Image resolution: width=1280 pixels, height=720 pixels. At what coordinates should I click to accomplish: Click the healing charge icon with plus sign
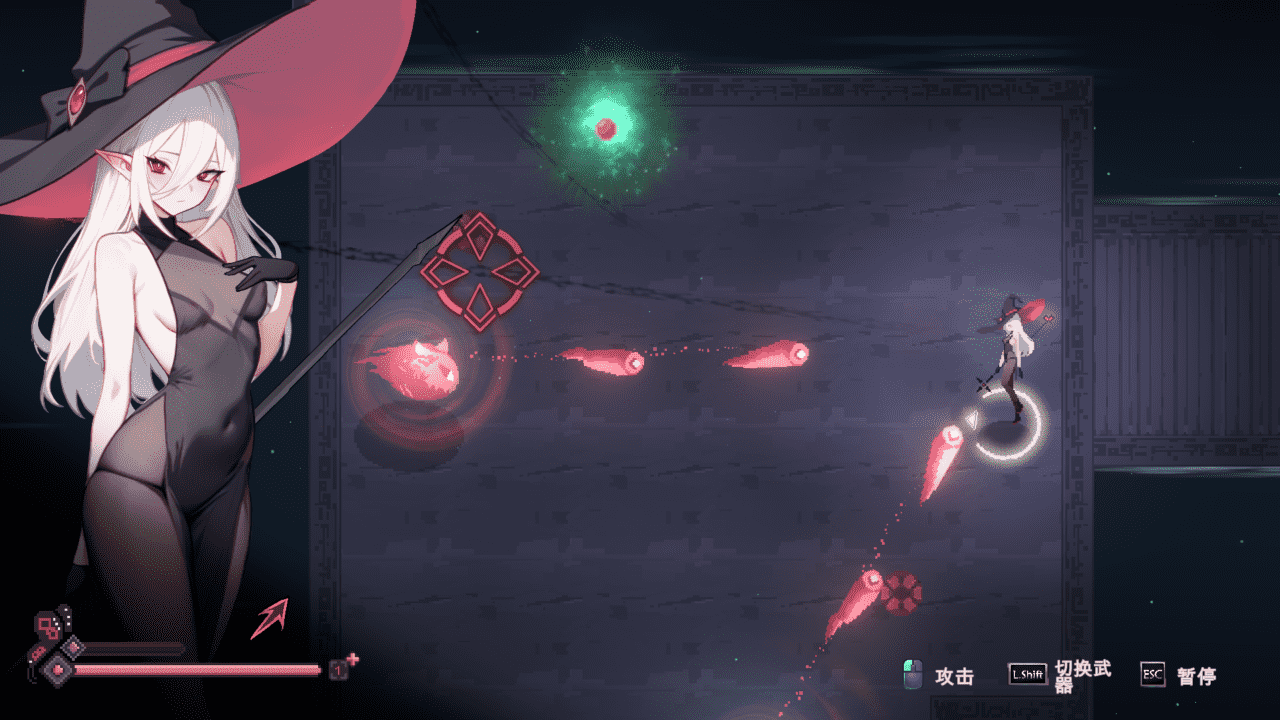coord(340,668)
